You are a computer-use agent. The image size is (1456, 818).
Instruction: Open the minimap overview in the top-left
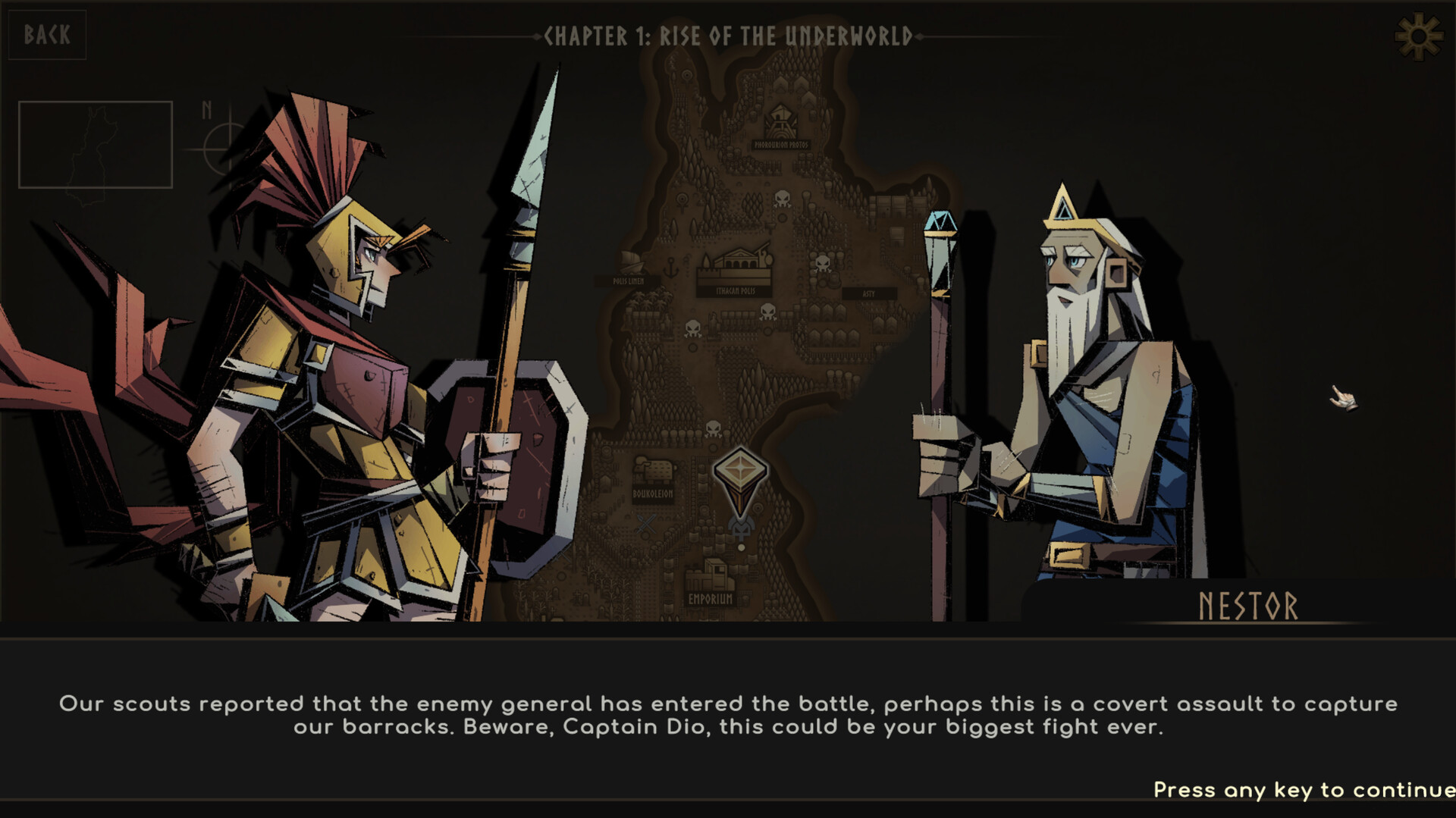pos(93,143)
